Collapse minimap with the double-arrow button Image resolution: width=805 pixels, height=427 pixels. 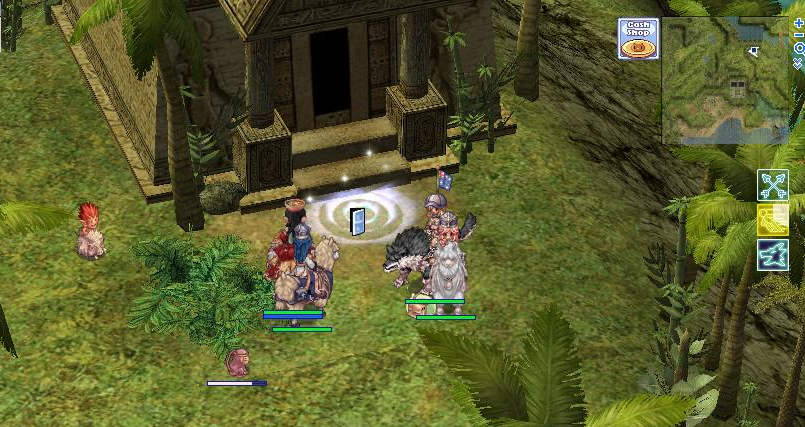click(x=798, y=63)
